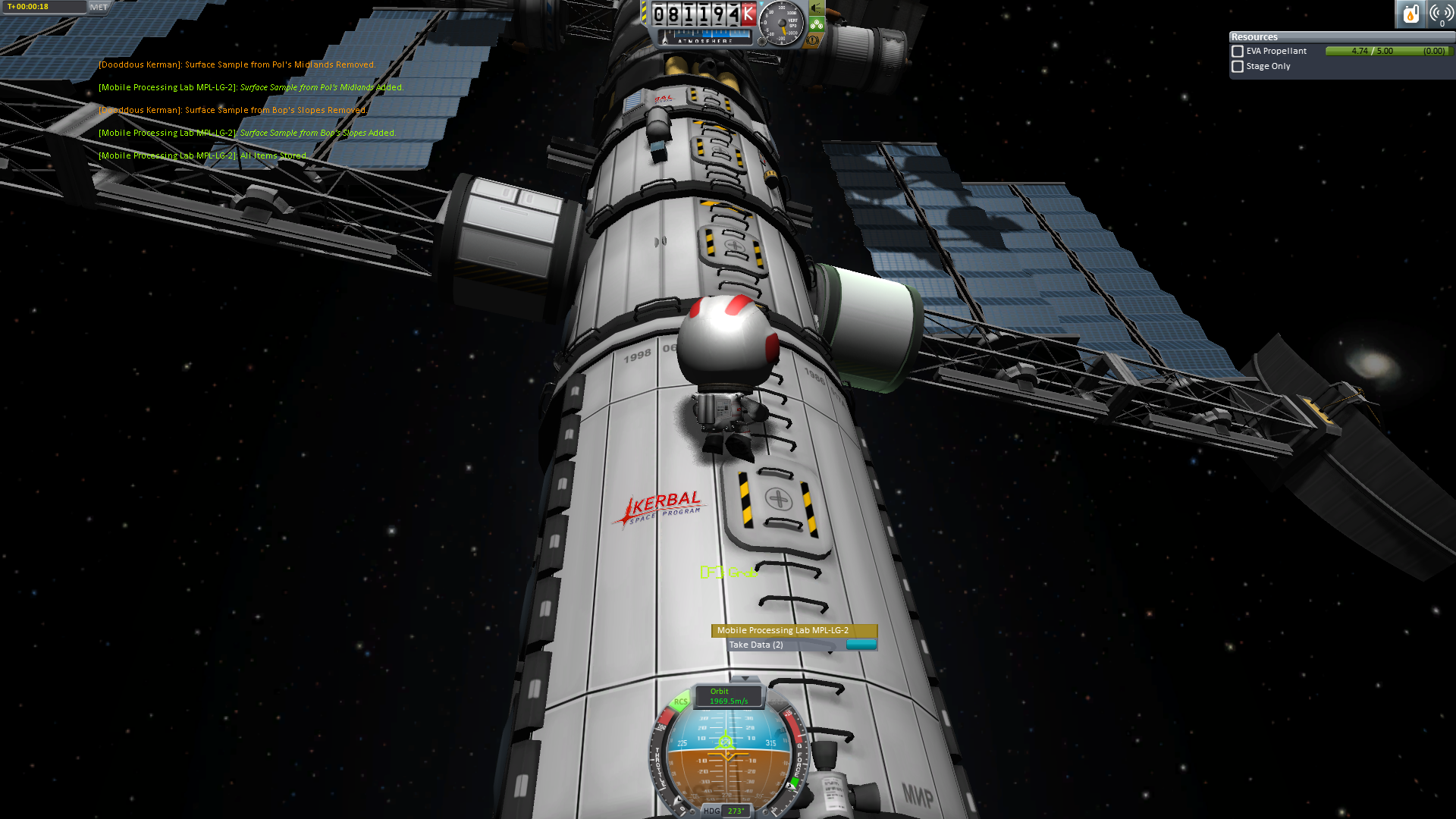Collapse the navball using its arrow tab
Viewport: 1456px width, 819px height.
pos(745,679)
